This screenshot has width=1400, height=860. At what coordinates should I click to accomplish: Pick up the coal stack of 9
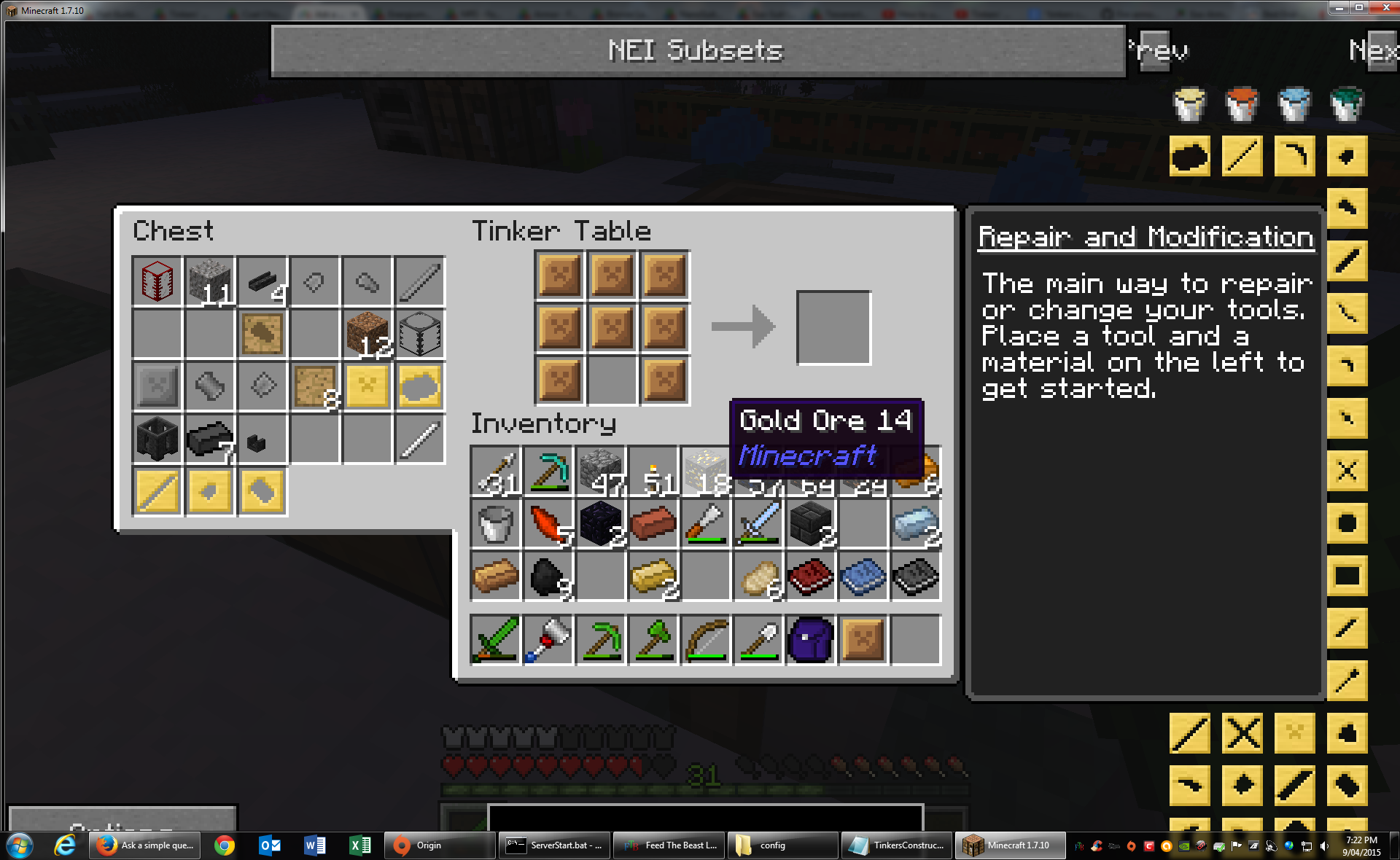pyautogui.click(x=548, y=576)
